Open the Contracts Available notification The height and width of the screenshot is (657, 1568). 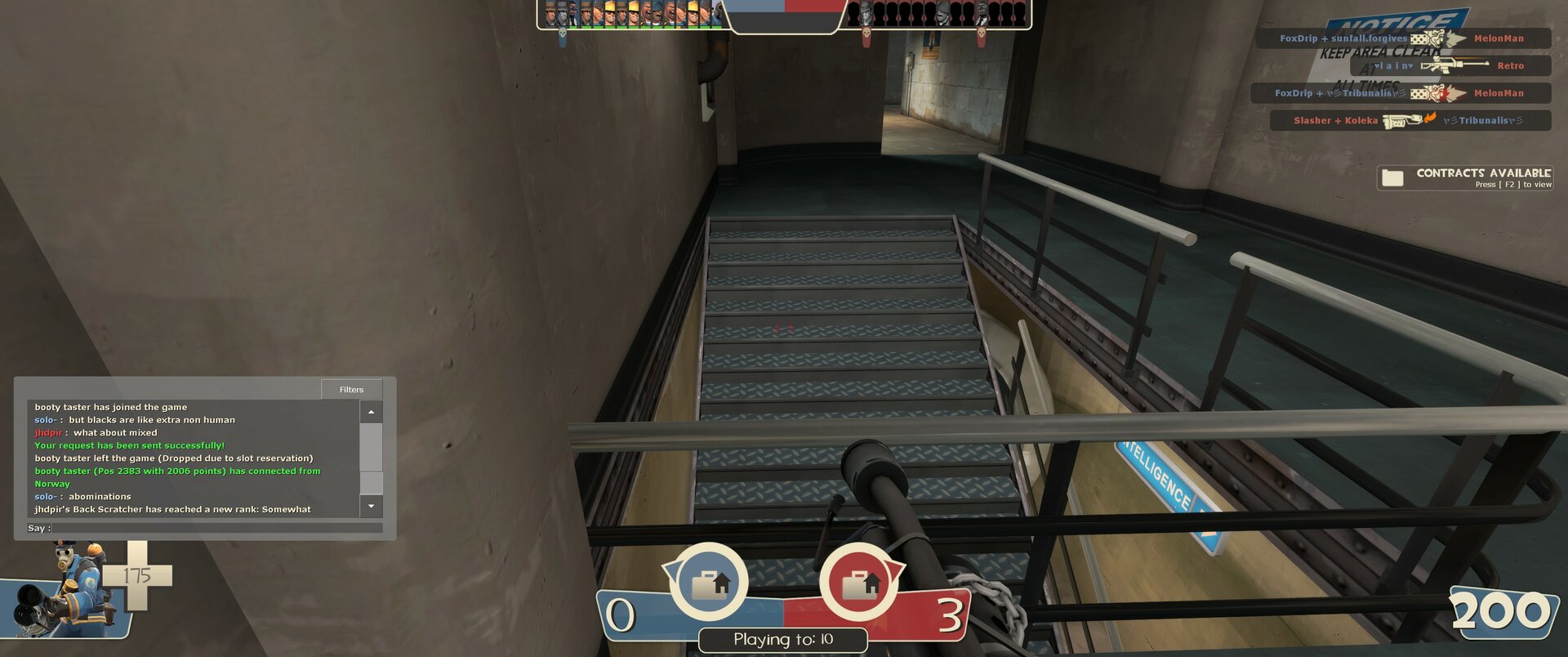[1465, 177]
